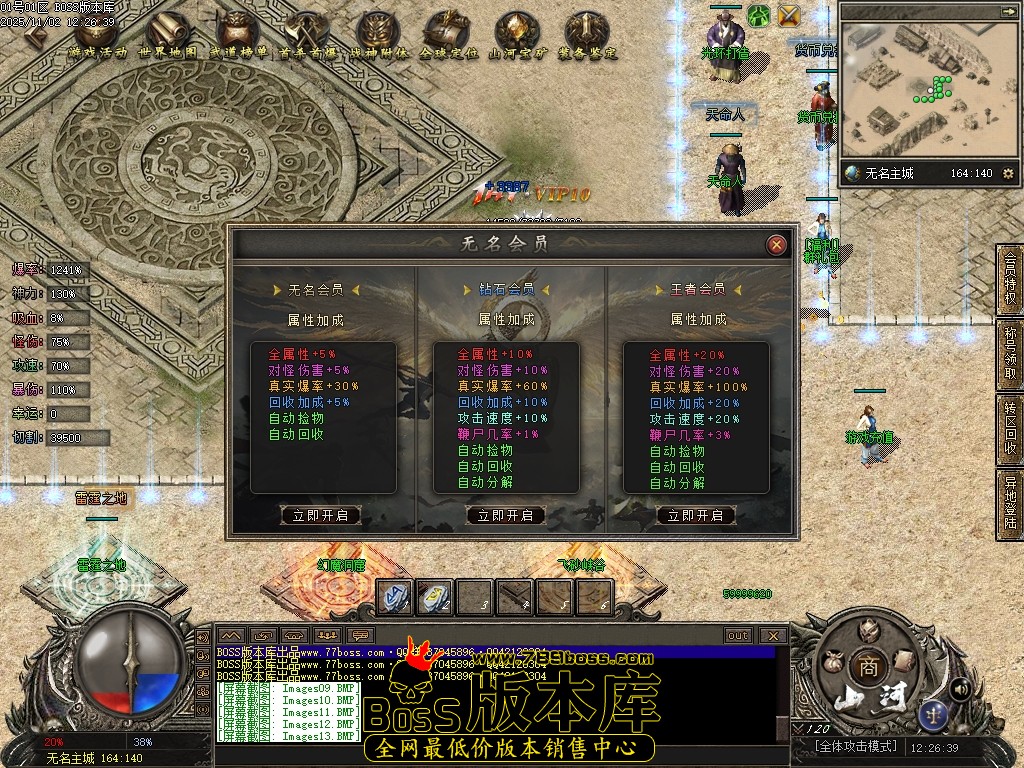The image size is (1024, 768).
Task: Activate 立即开启 under 王者会员
Action: tap(696, 515)
